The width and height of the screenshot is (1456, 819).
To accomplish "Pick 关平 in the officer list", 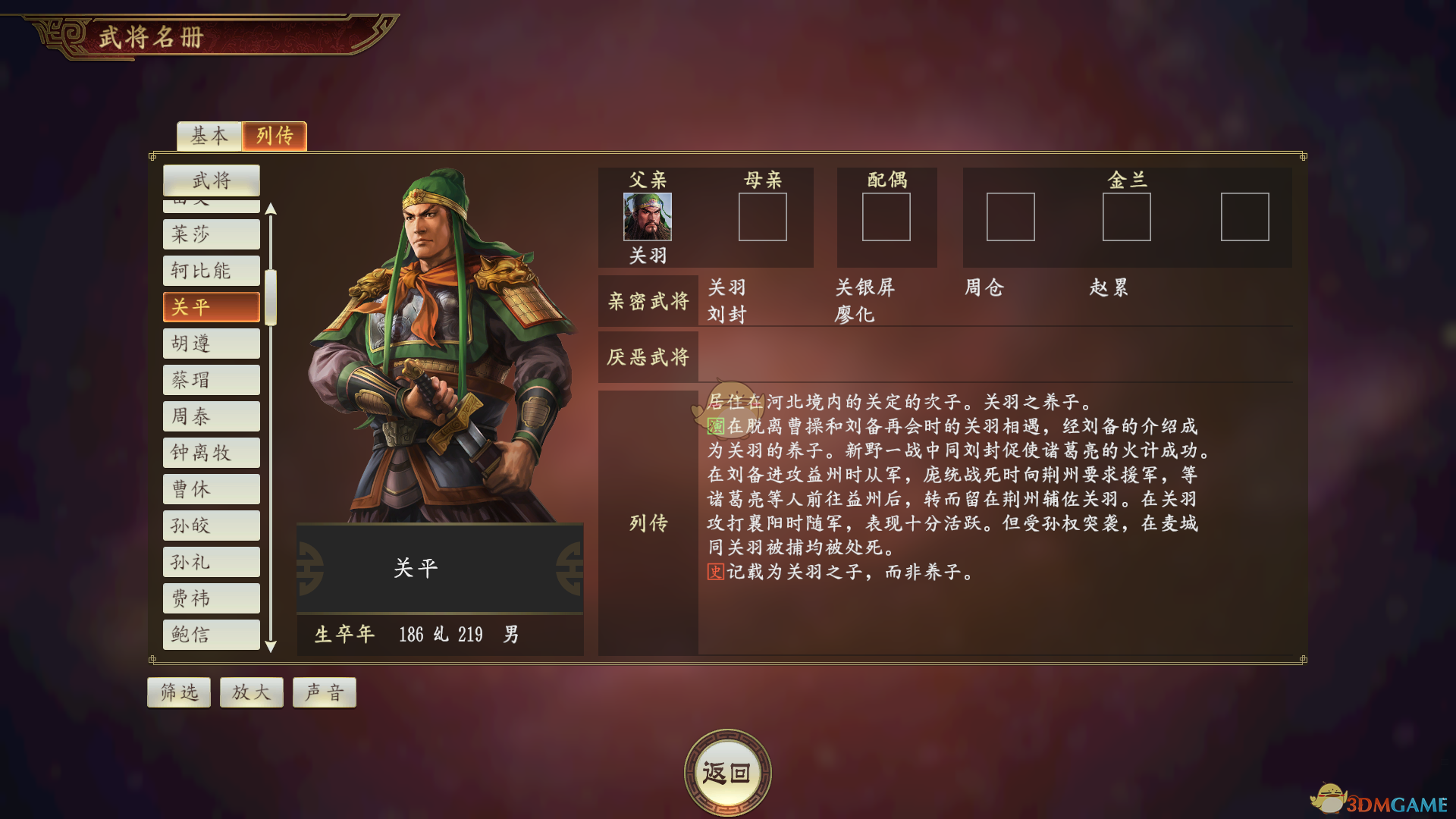I will coord(212,307).
